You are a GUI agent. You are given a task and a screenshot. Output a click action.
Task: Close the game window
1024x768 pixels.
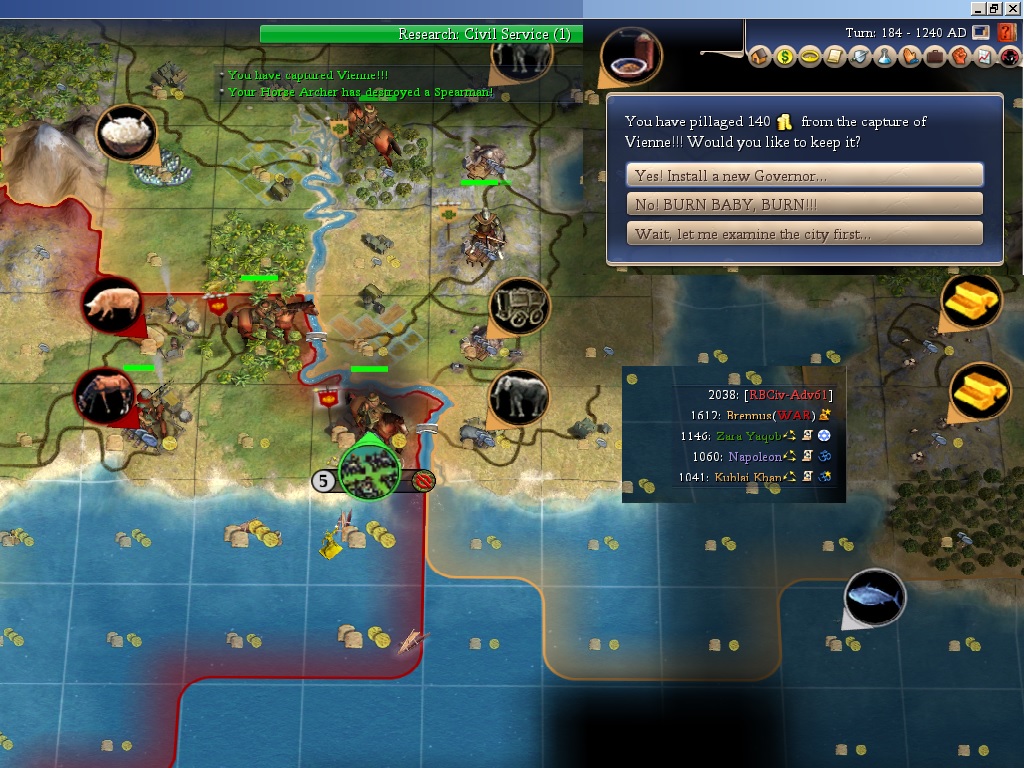point(1013,8)
